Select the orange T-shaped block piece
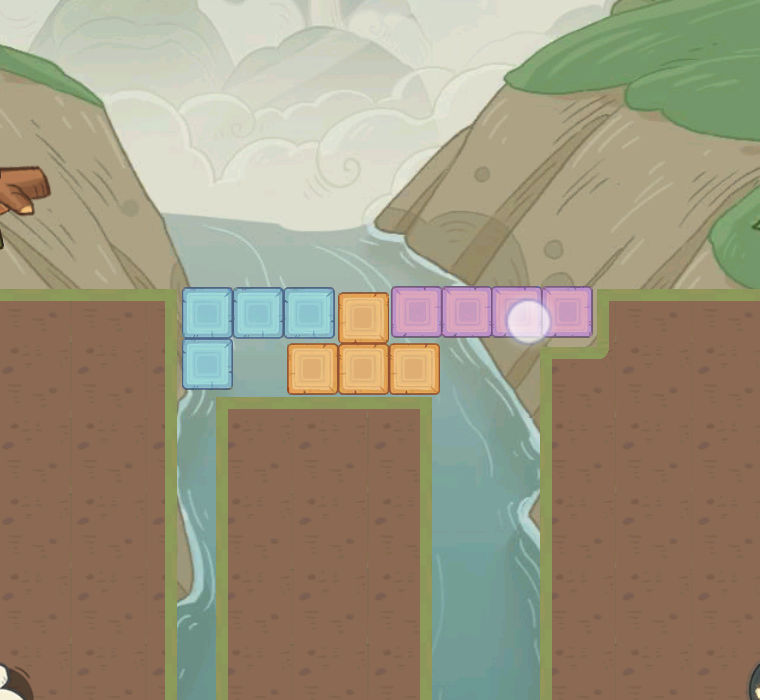This screenshot has width=760, height=700. (x=363, y=368)
